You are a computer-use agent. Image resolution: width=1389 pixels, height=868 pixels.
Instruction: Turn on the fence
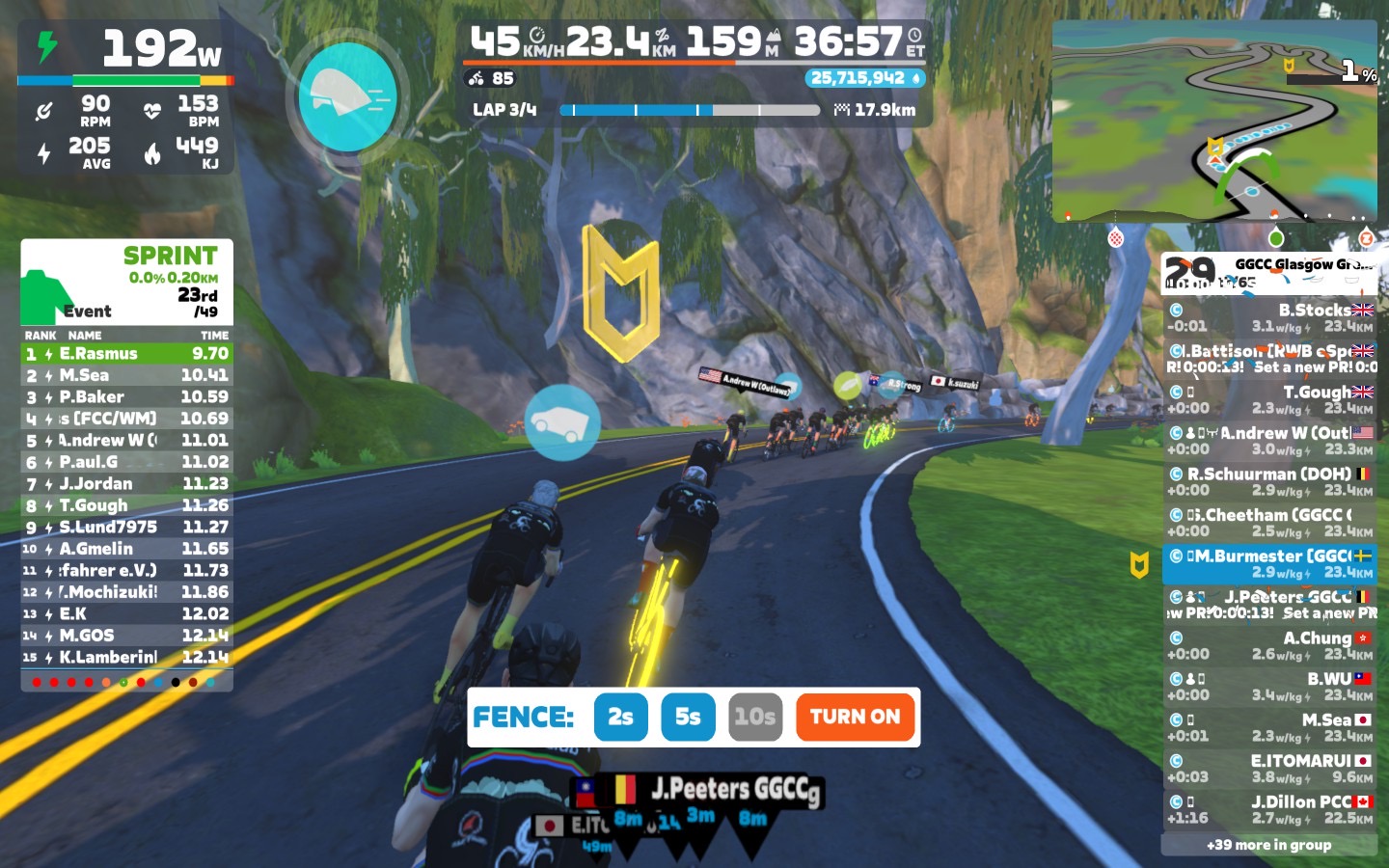click(855, 717)
